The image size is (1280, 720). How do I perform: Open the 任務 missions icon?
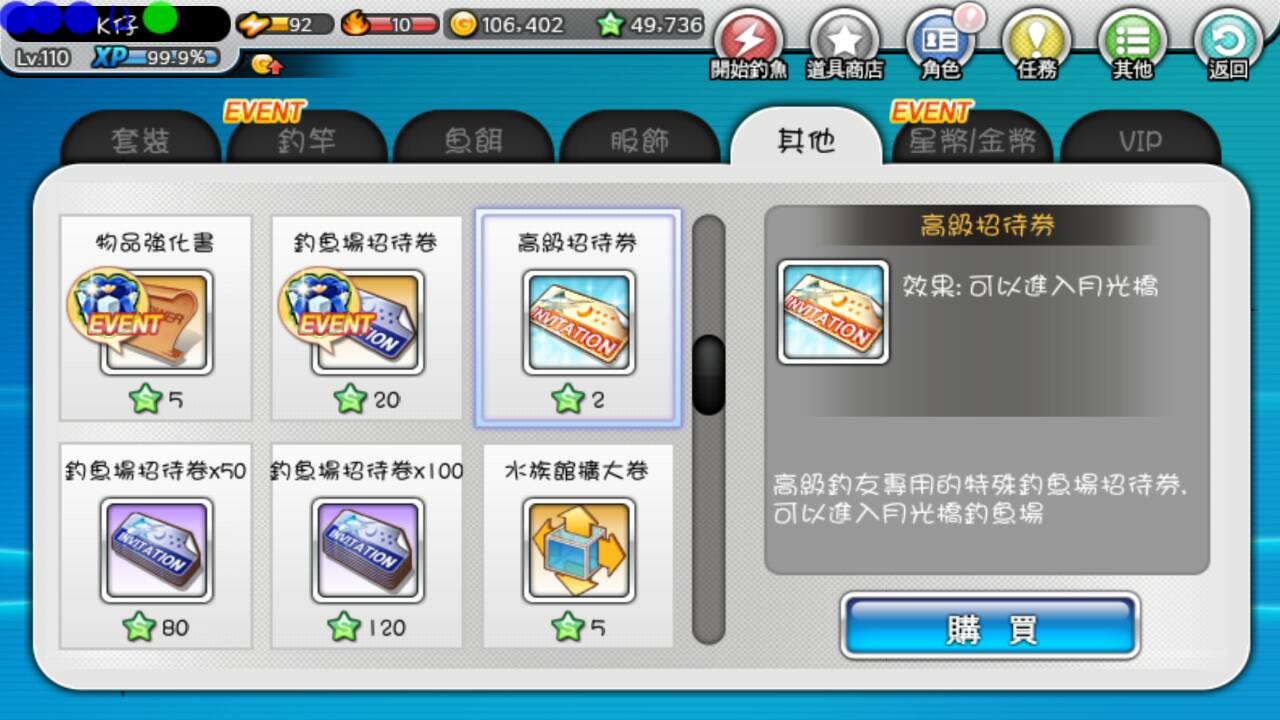[1037, 40]
